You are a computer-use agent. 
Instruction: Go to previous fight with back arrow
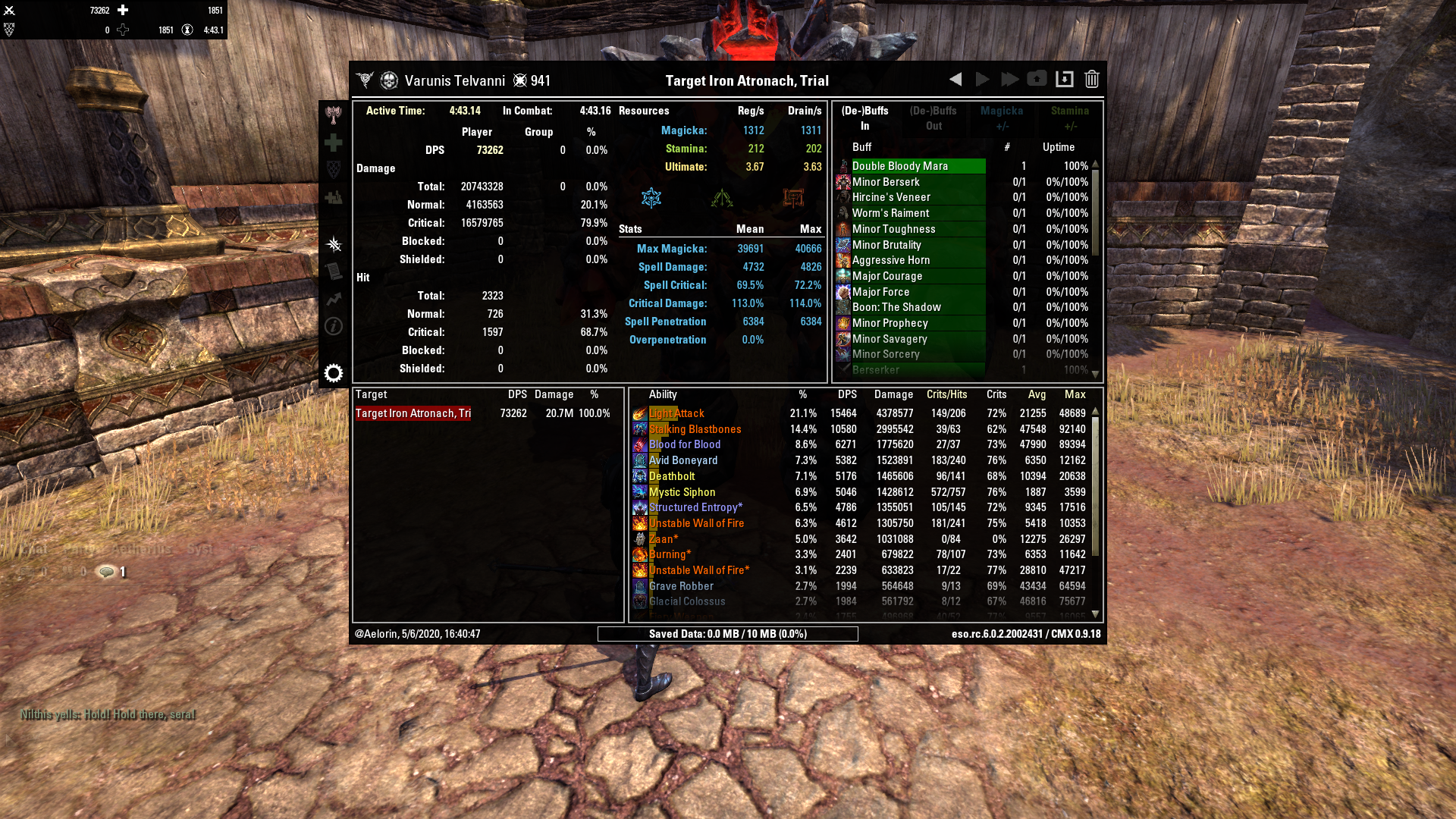click(x=955, y=78)
